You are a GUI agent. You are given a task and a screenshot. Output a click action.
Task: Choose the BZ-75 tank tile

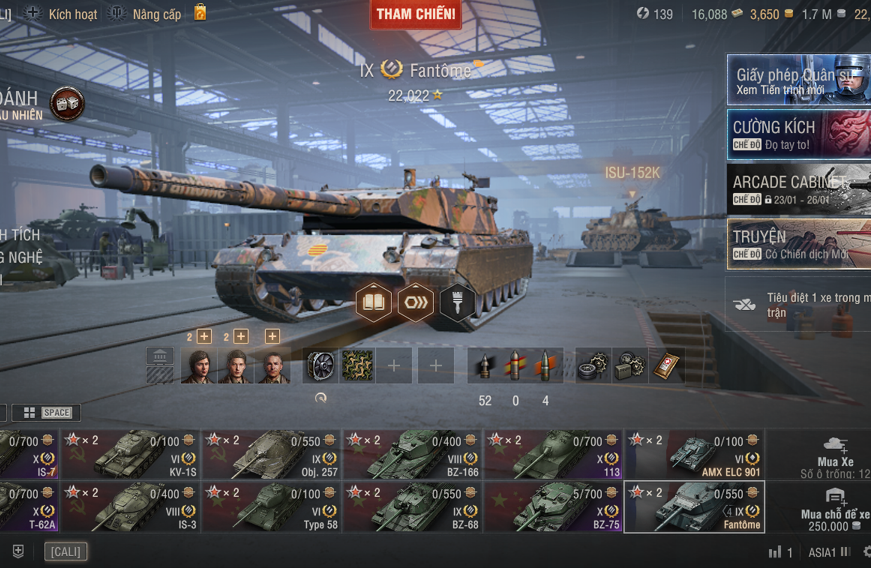pyautogui.click(x=554, y=507)
